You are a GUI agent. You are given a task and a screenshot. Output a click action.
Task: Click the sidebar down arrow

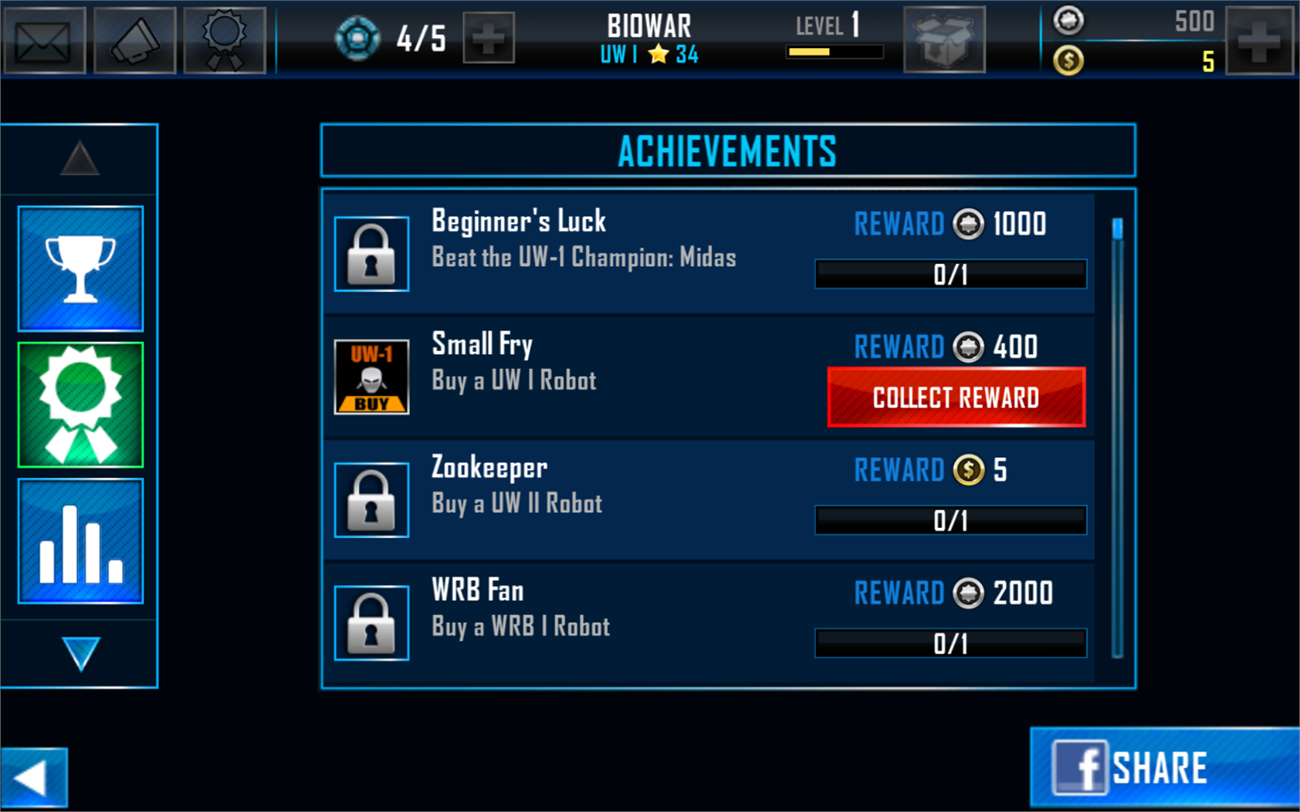80,654
